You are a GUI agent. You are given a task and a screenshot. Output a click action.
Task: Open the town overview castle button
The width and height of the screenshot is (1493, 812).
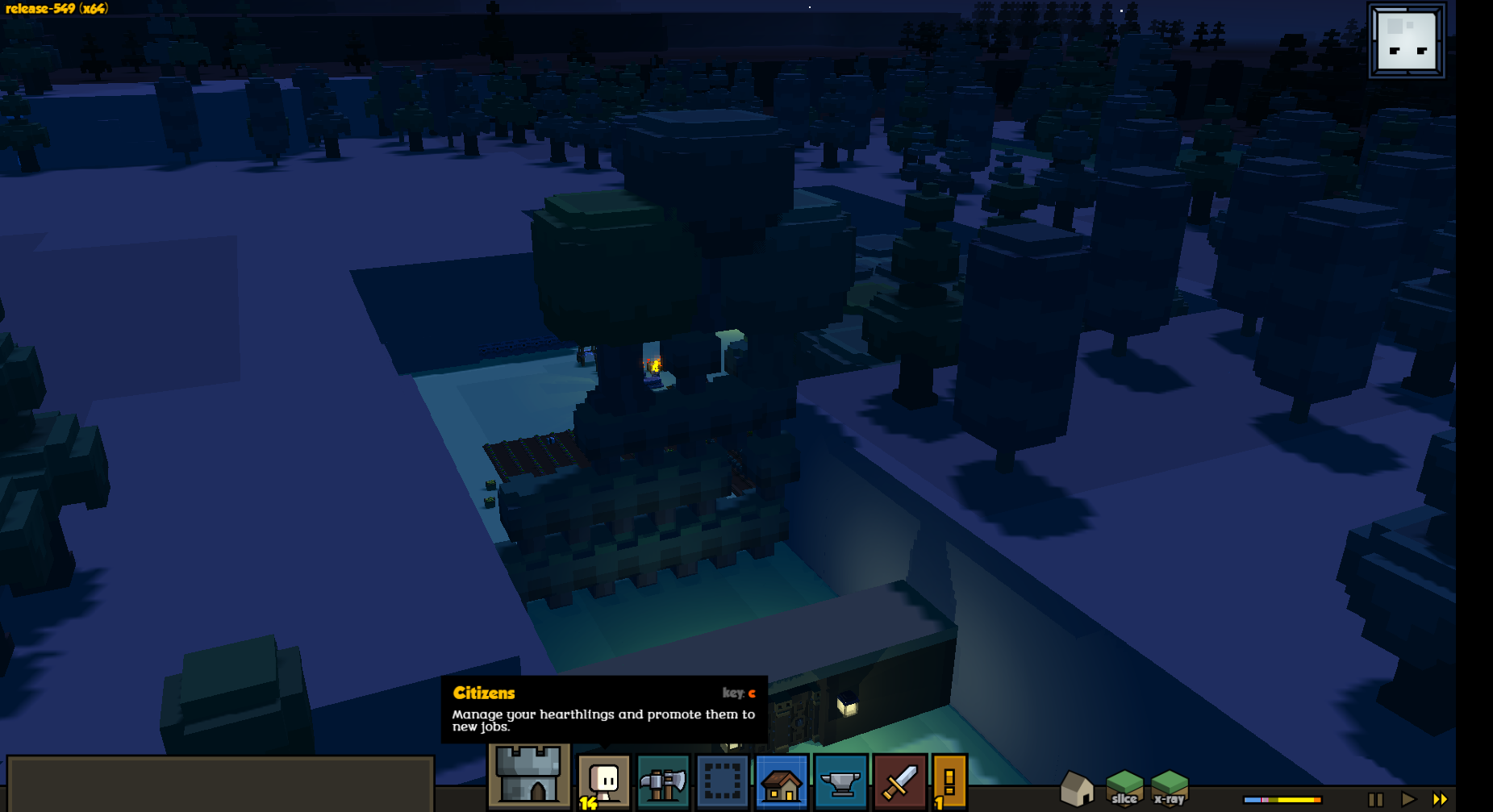(x=528, y=776)
